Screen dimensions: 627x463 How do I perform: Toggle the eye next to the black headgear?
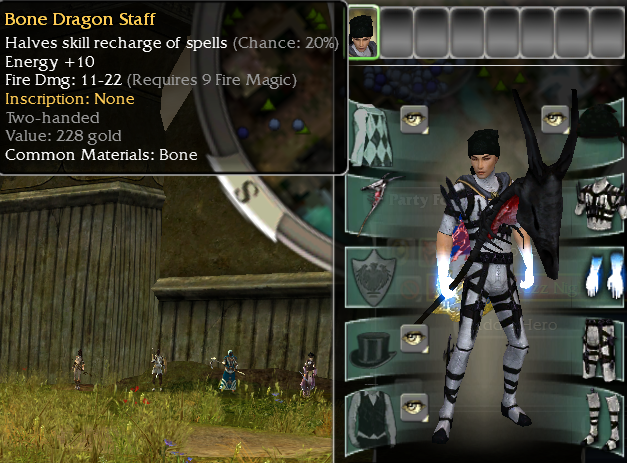555,119
